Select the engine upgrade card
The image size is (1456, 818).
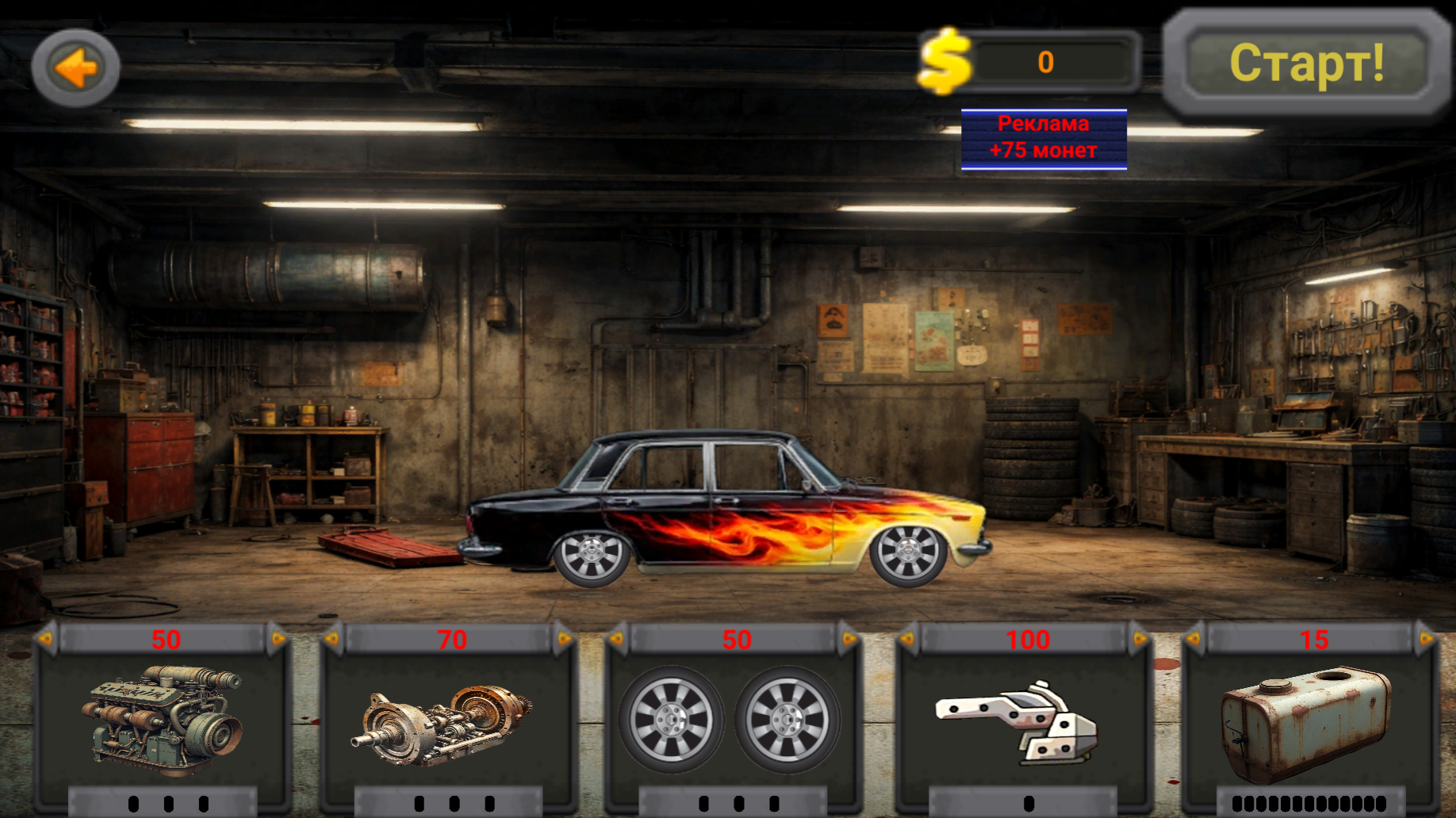[163, 721]
